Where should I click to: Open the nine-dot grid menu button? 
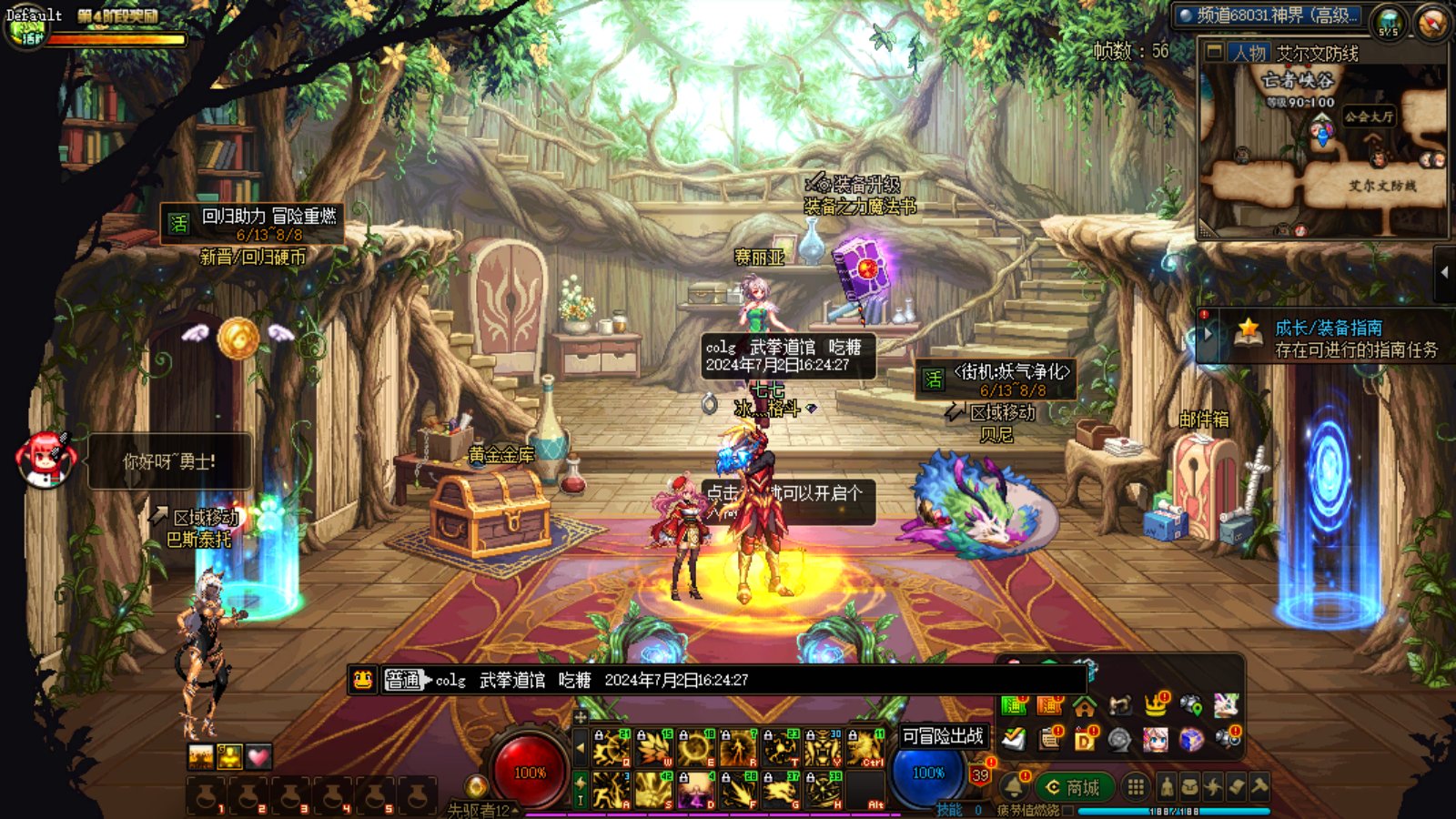pos(1135,786)
